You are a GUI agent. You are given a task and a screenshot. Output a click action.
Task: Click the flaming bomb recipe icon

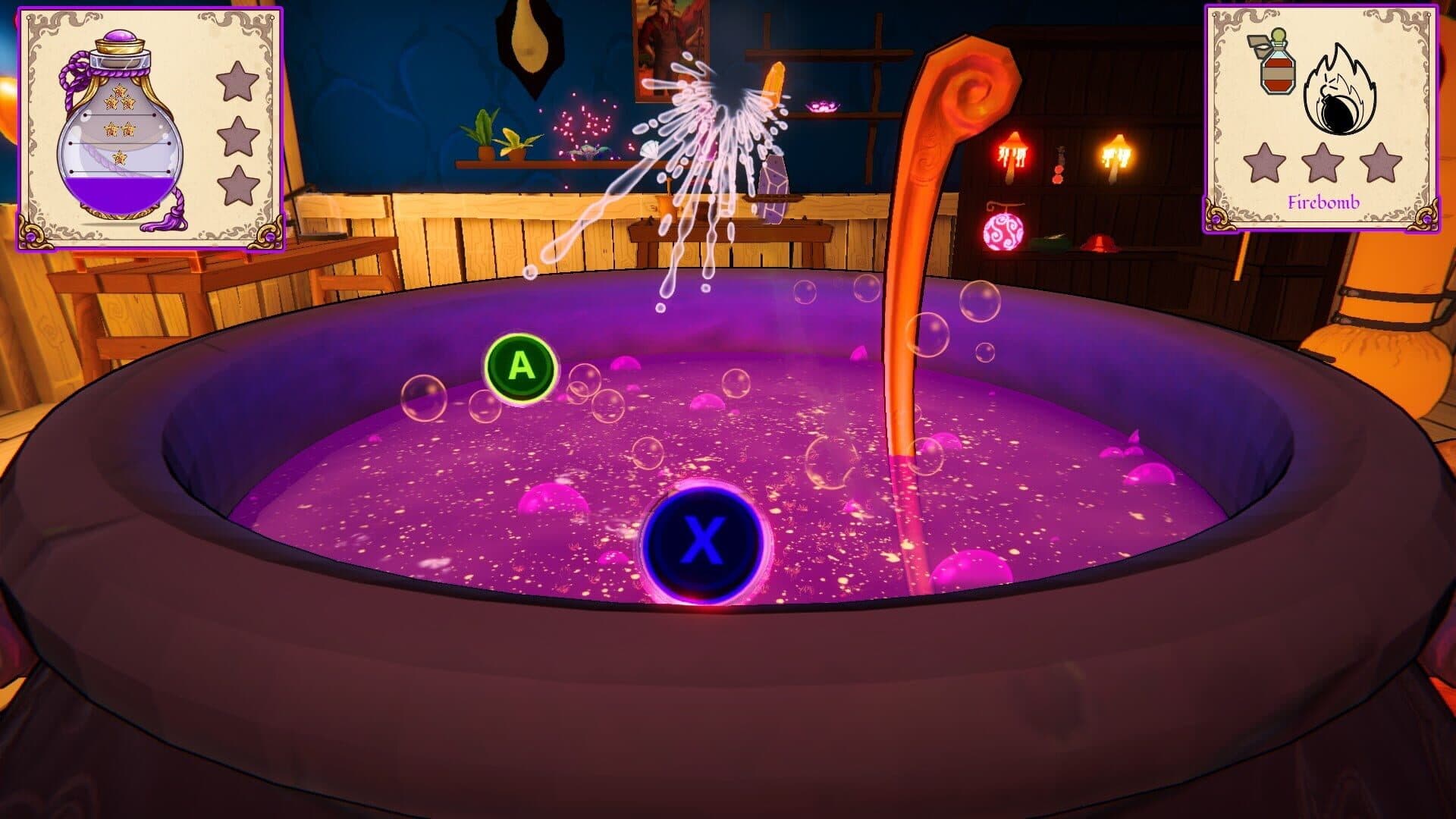1340,90
